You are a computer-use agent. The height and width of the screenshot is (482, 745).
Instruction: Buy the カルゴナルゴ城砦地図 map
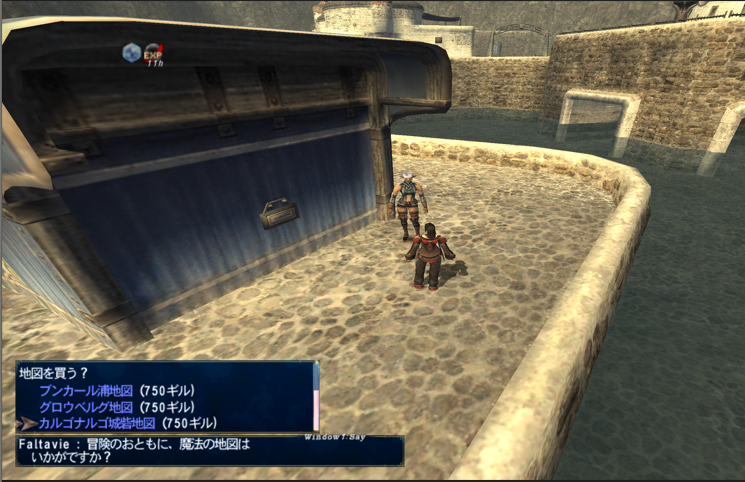[x=125, y=424]
